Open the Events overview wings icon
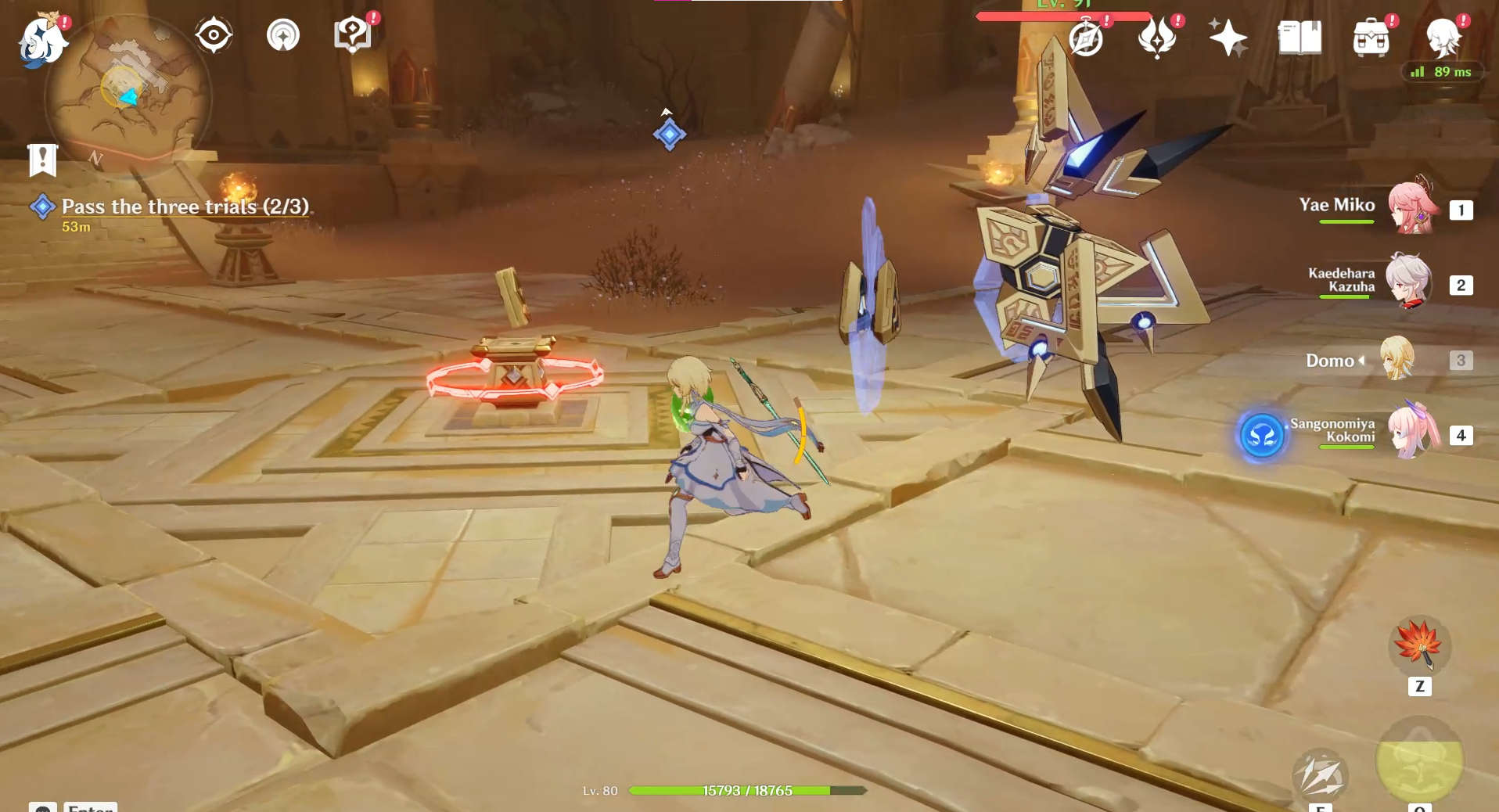 1158,38
